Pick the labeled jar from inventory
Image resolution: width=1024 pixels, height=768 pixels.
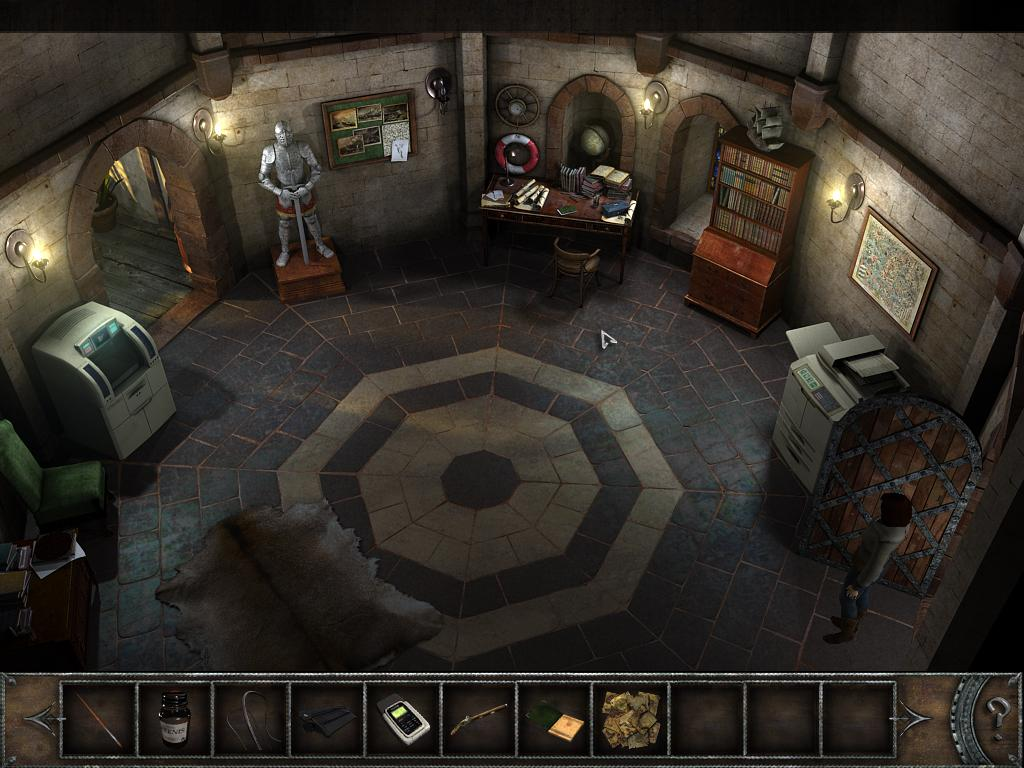tap(174, 718)
